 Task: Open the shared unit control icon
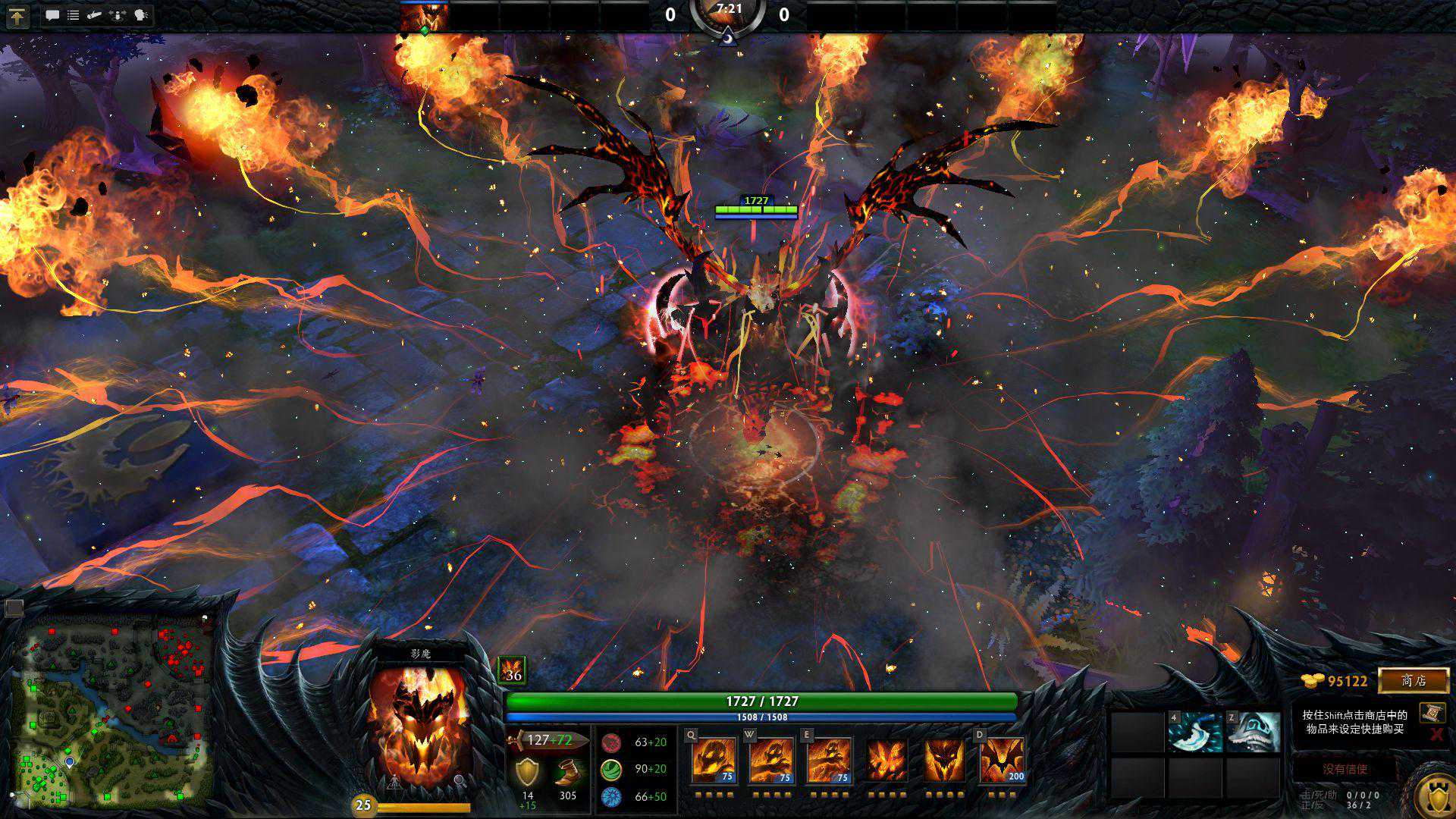tap(117, 15)
